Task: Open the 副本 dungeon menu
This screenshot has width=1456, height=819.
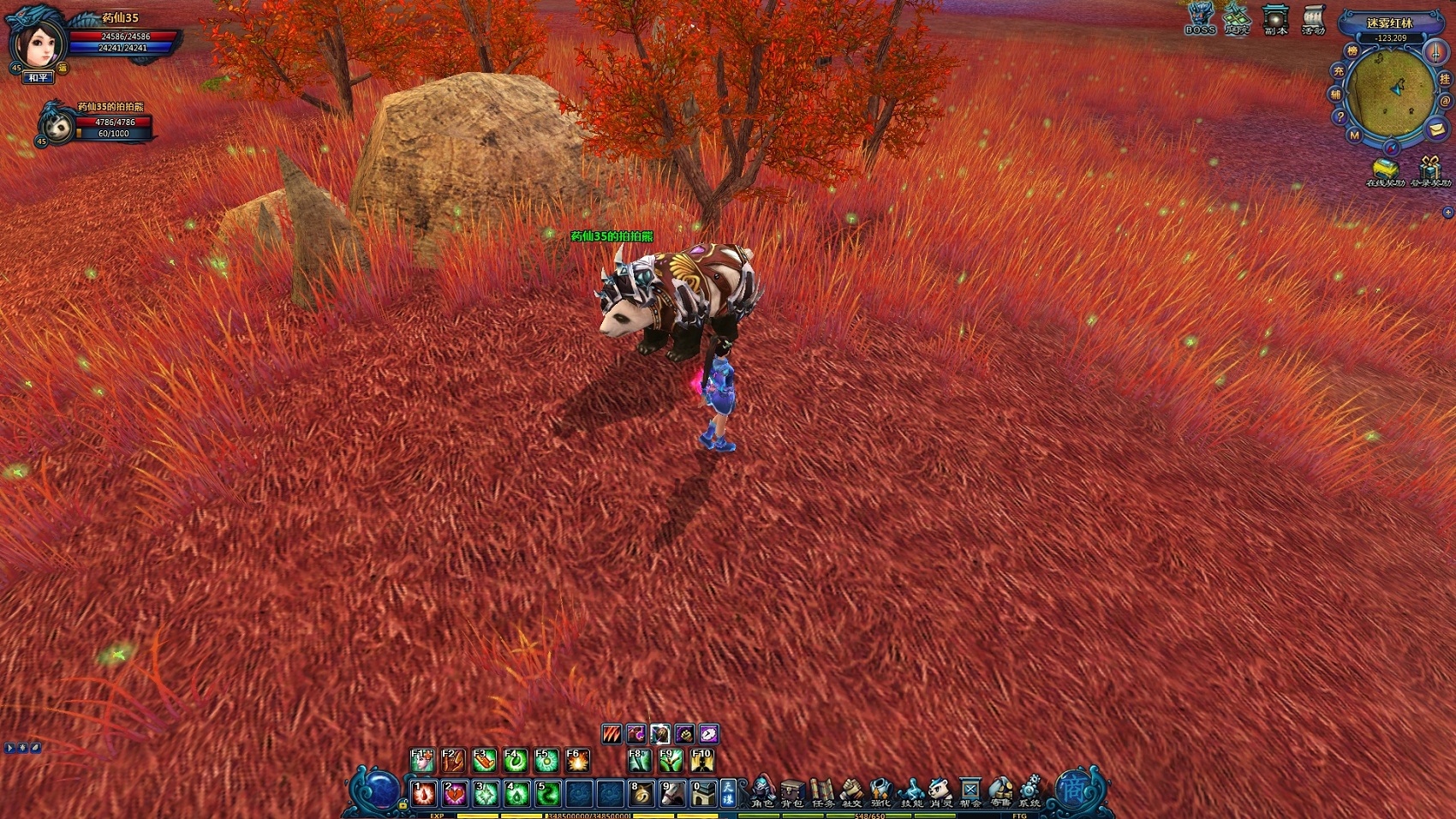Action: click(x=1275, y=19)
